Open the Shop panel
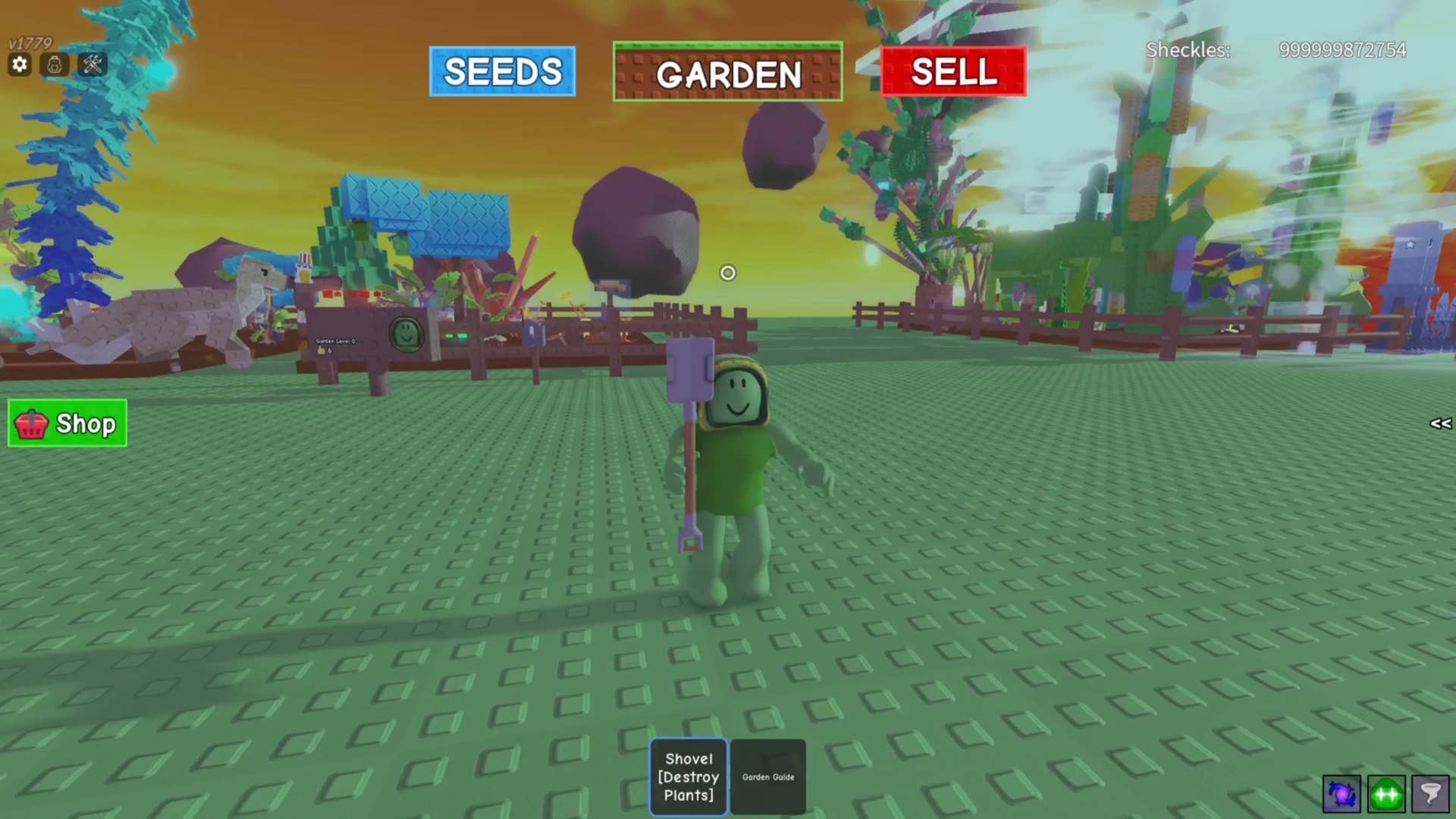1456x819 pixels. point(67,423)
